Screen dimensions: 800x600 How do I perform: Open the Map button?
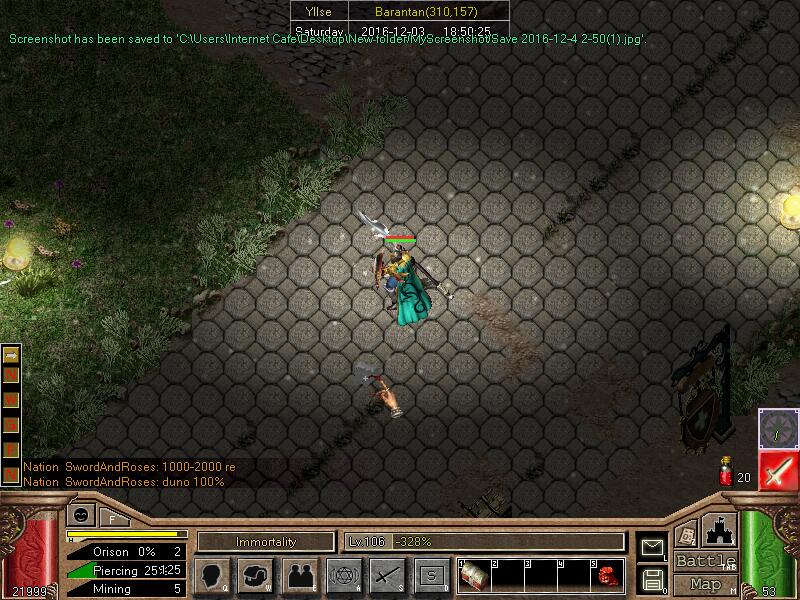point(705,584)
